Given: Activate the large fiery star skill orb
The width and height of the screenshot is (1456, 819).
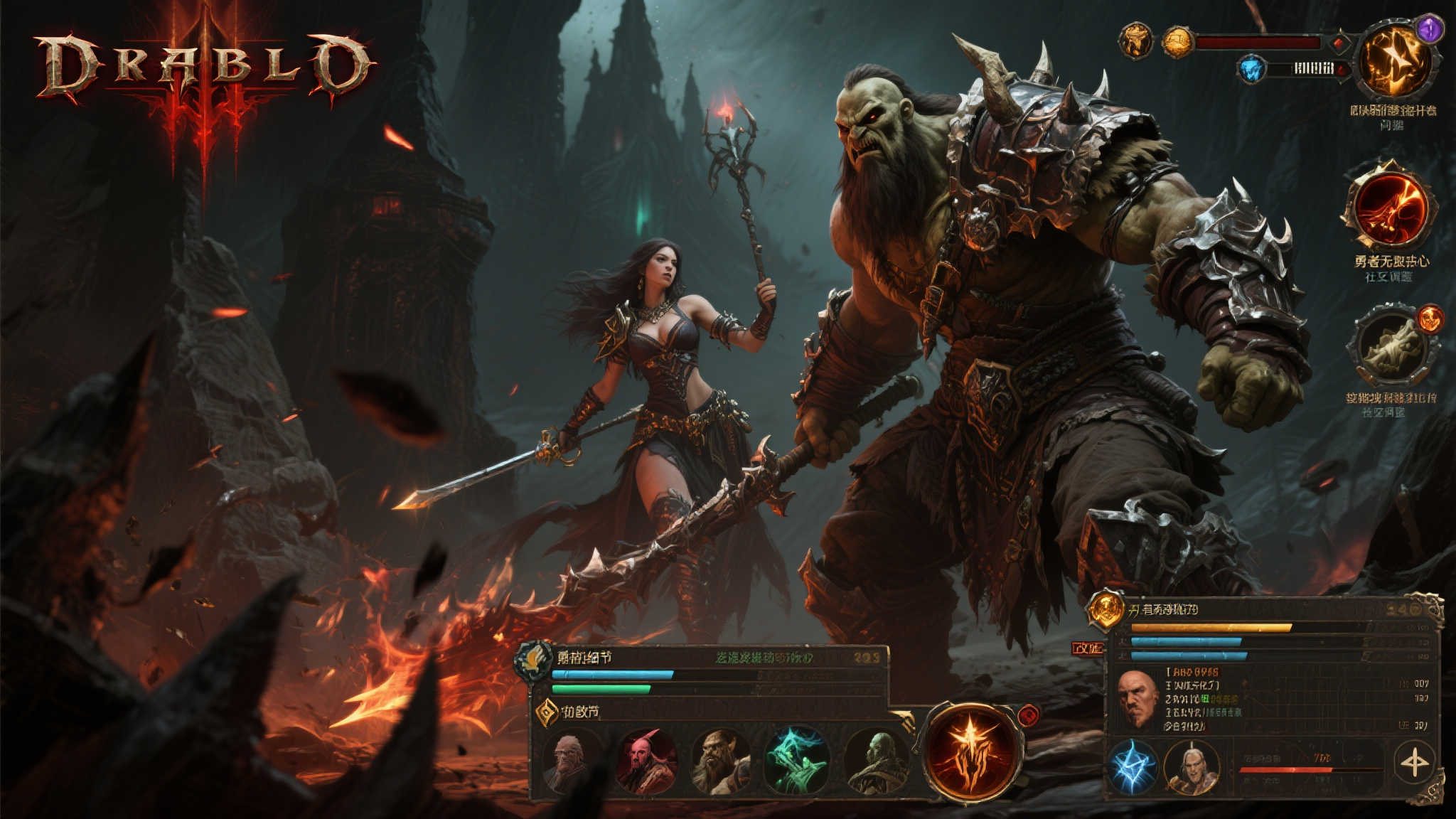Looking at the screenshot, I should pos(971,751).
